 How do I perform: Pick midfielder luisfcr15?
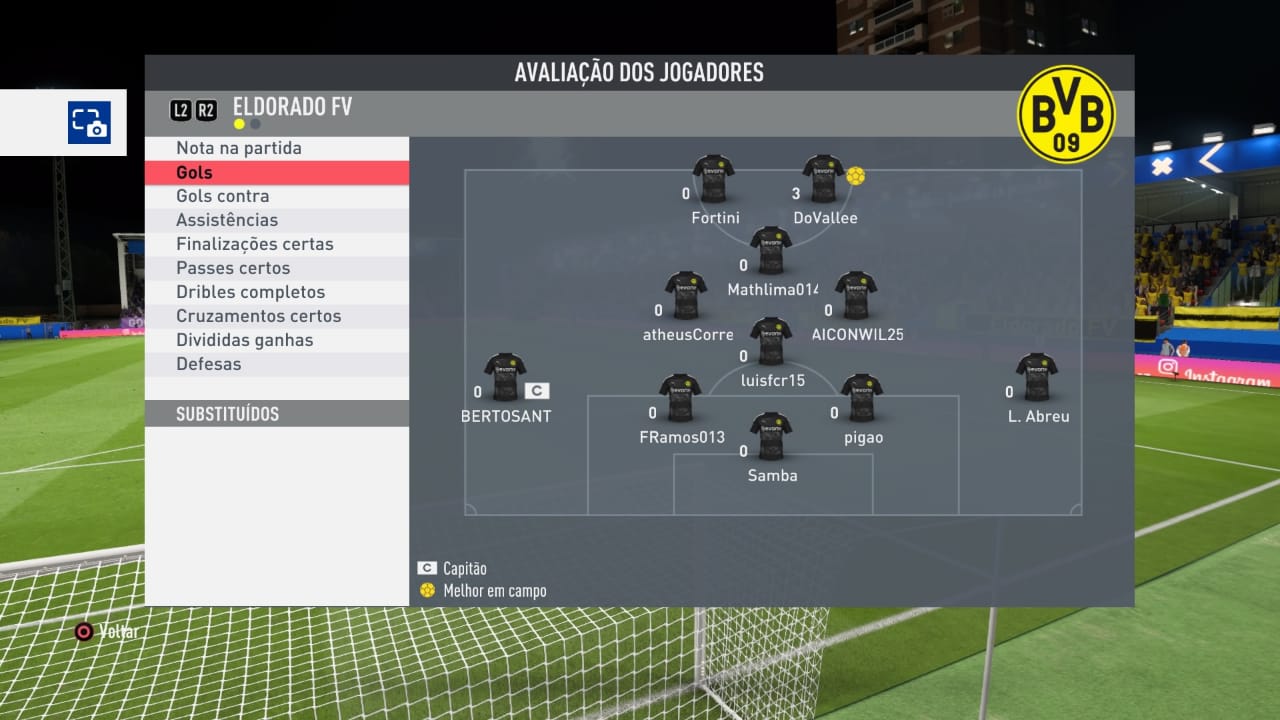click(771, 341)
